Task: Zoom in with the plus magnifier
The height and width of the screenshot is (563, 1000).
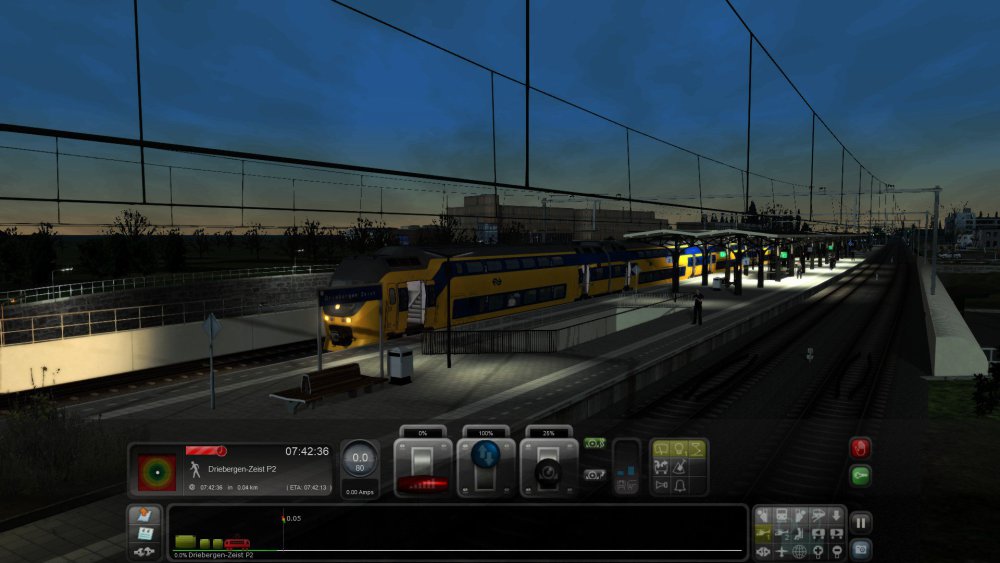Action: [817, 551]
